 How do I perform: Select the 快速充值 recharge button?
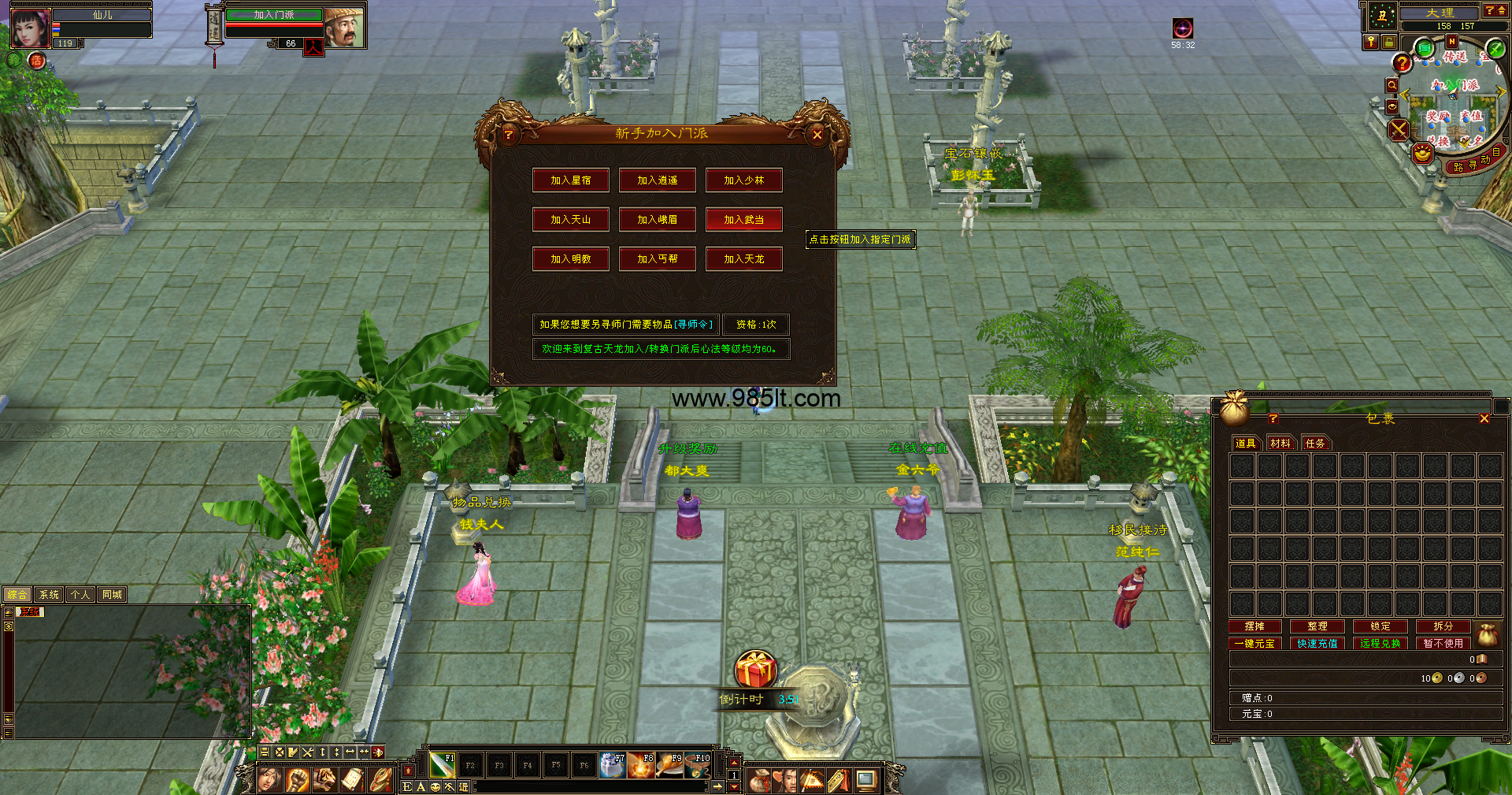point(1317,644)
